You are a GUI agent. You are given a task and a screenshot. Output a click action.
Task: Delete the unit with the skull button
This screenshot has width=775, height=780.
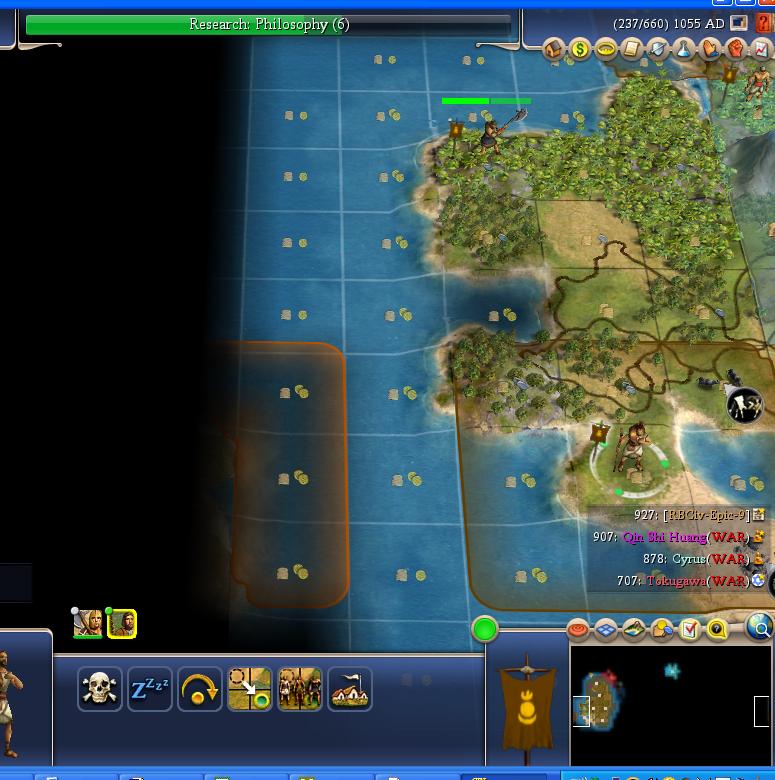tap(100, 689)
